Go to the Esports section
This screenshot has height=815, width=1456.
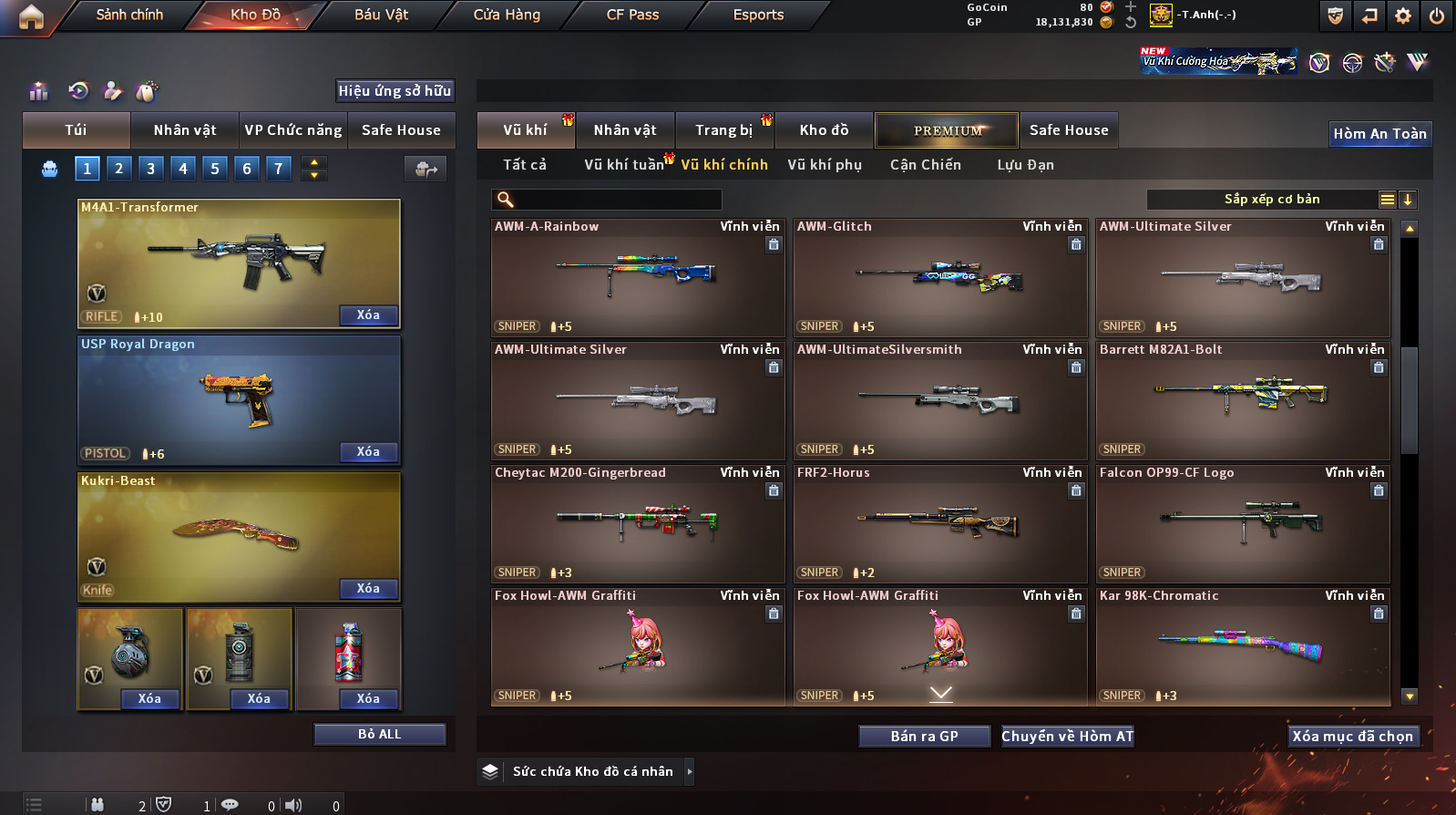[758, 15]
